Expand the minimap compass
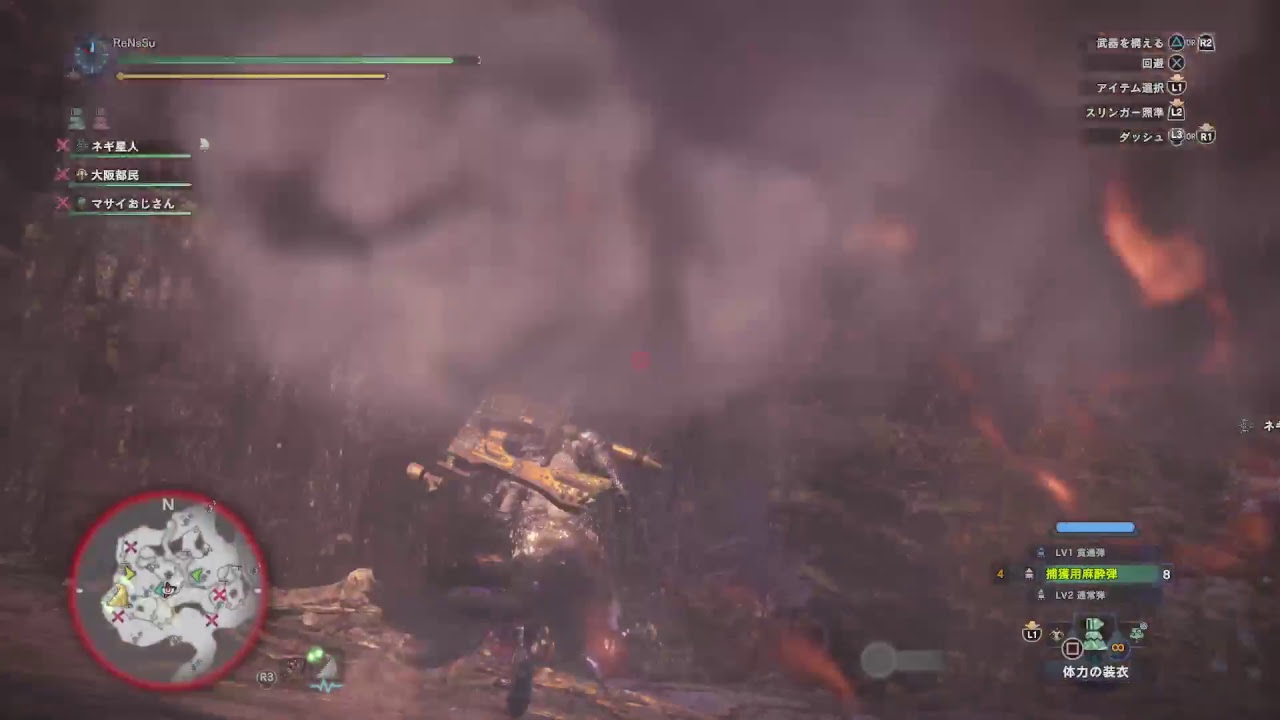Viewport: 1280px width, 720px height. (167, 505)
